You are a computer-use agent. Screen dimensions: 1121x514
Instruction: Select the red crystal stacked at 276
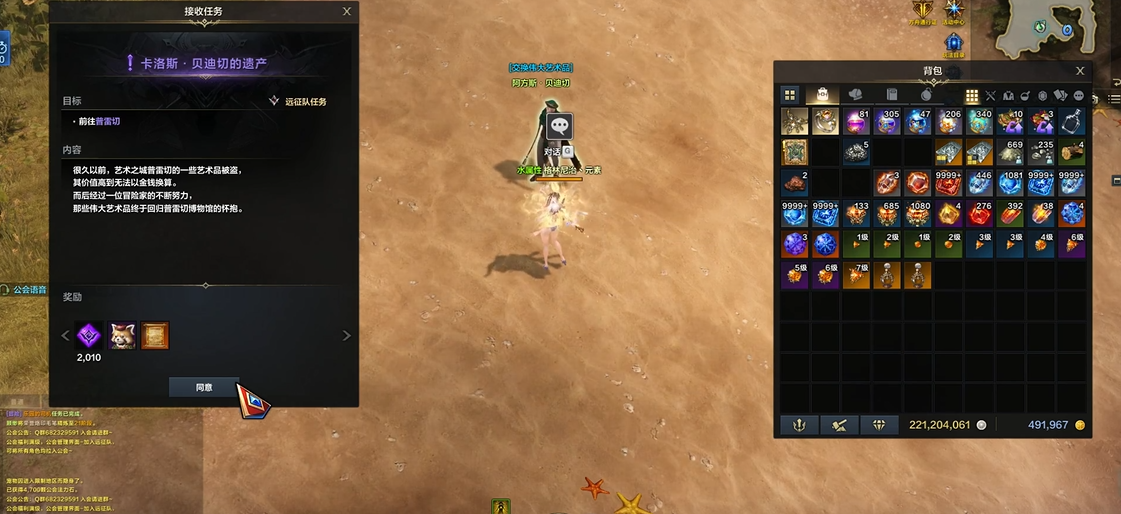980,214
